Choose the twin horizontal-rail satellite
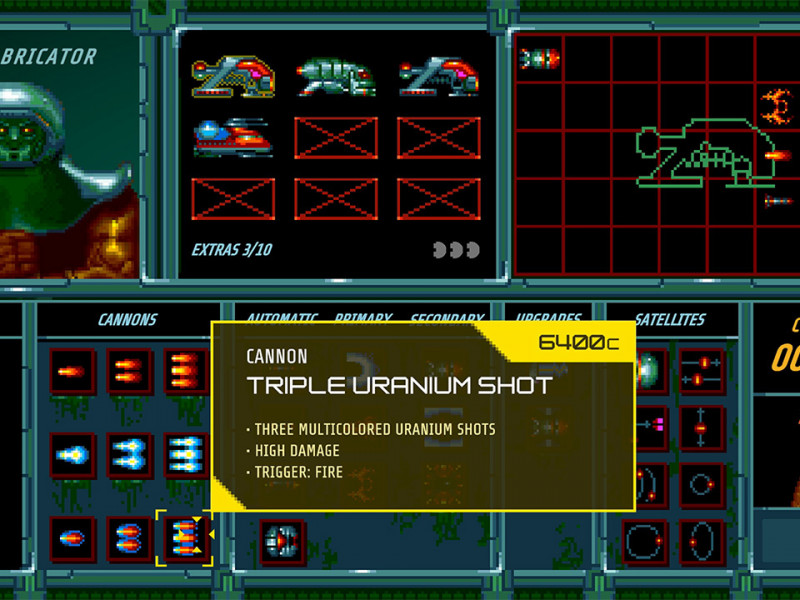 [702, 370]
